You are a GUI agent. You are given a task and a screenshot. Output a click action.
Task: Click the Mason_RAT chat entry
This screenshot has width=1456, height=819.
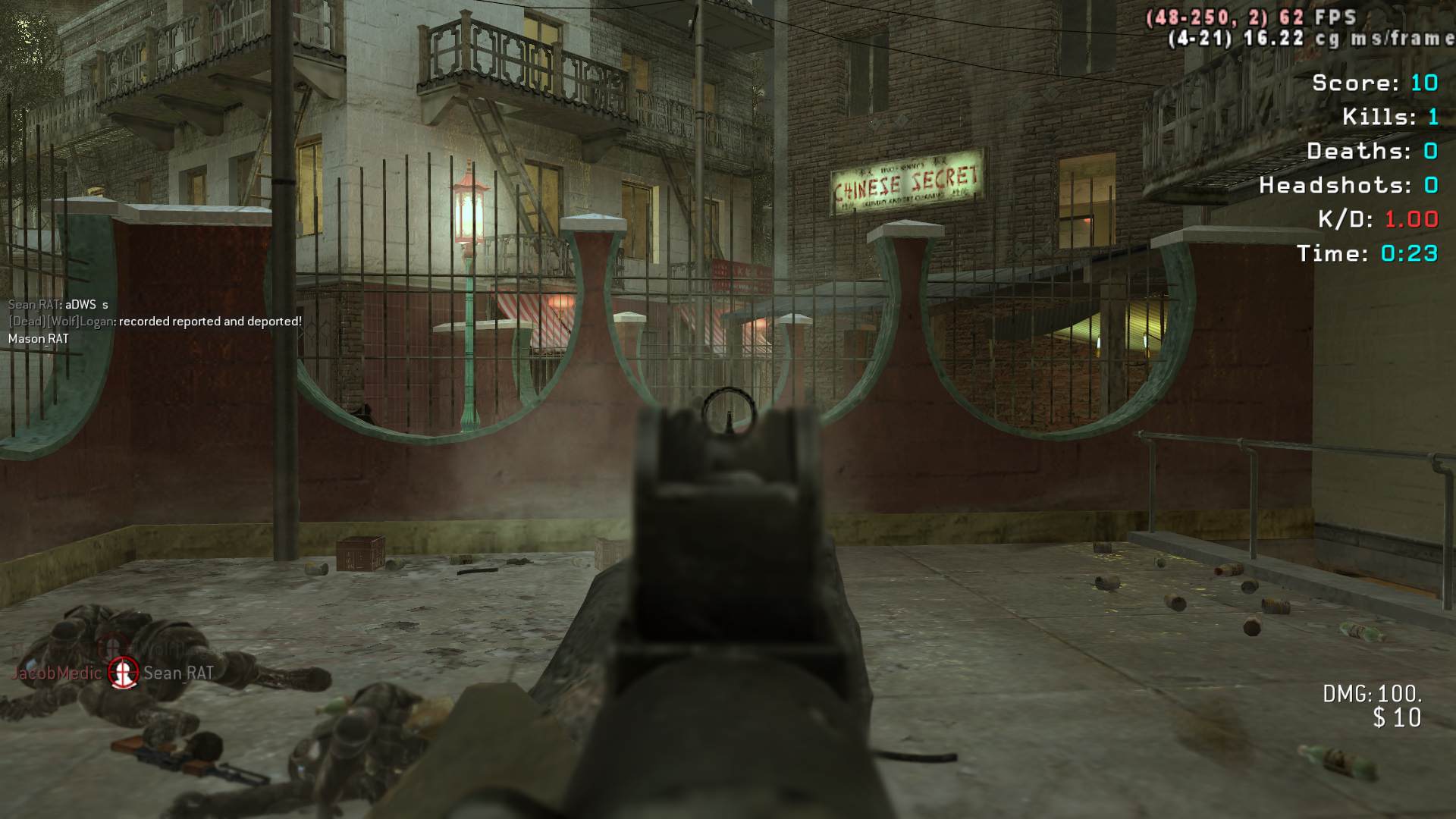(39, 339)
